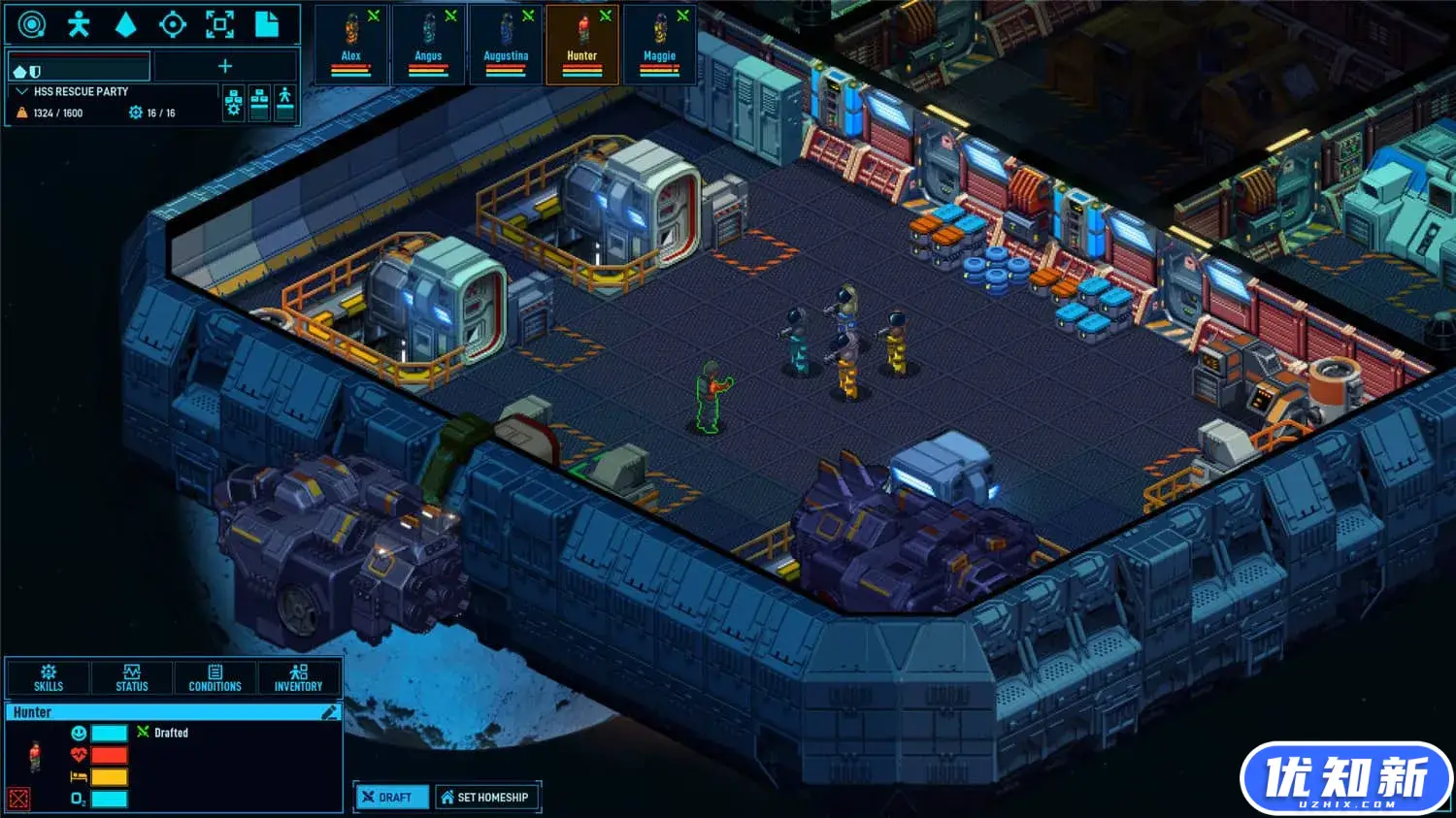
Task: Select the ship tab with shield icon
Action: coord(79,68)
